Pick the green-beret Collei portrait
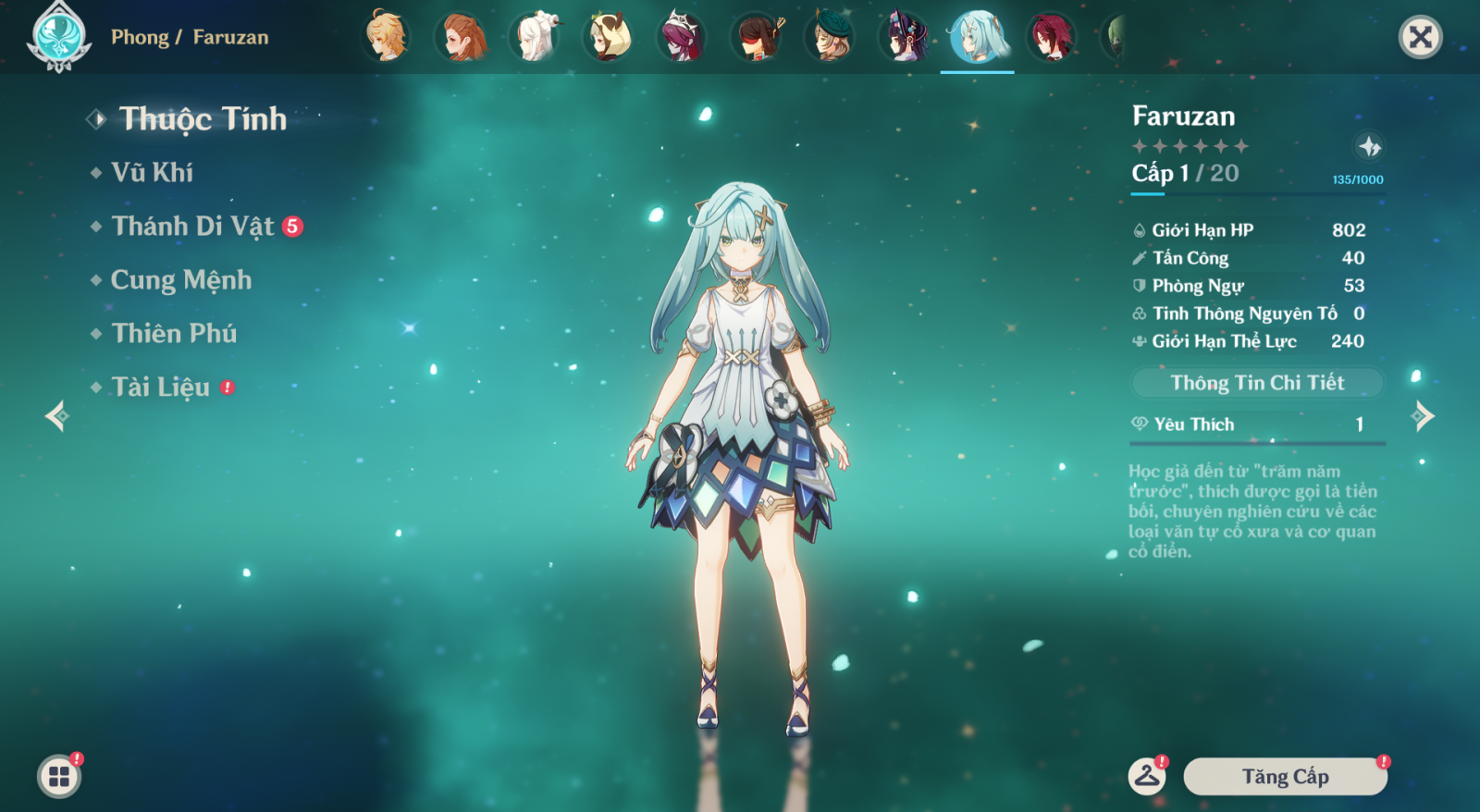The width and height of the screenshot is (1480, 812). tap(830, 37)
